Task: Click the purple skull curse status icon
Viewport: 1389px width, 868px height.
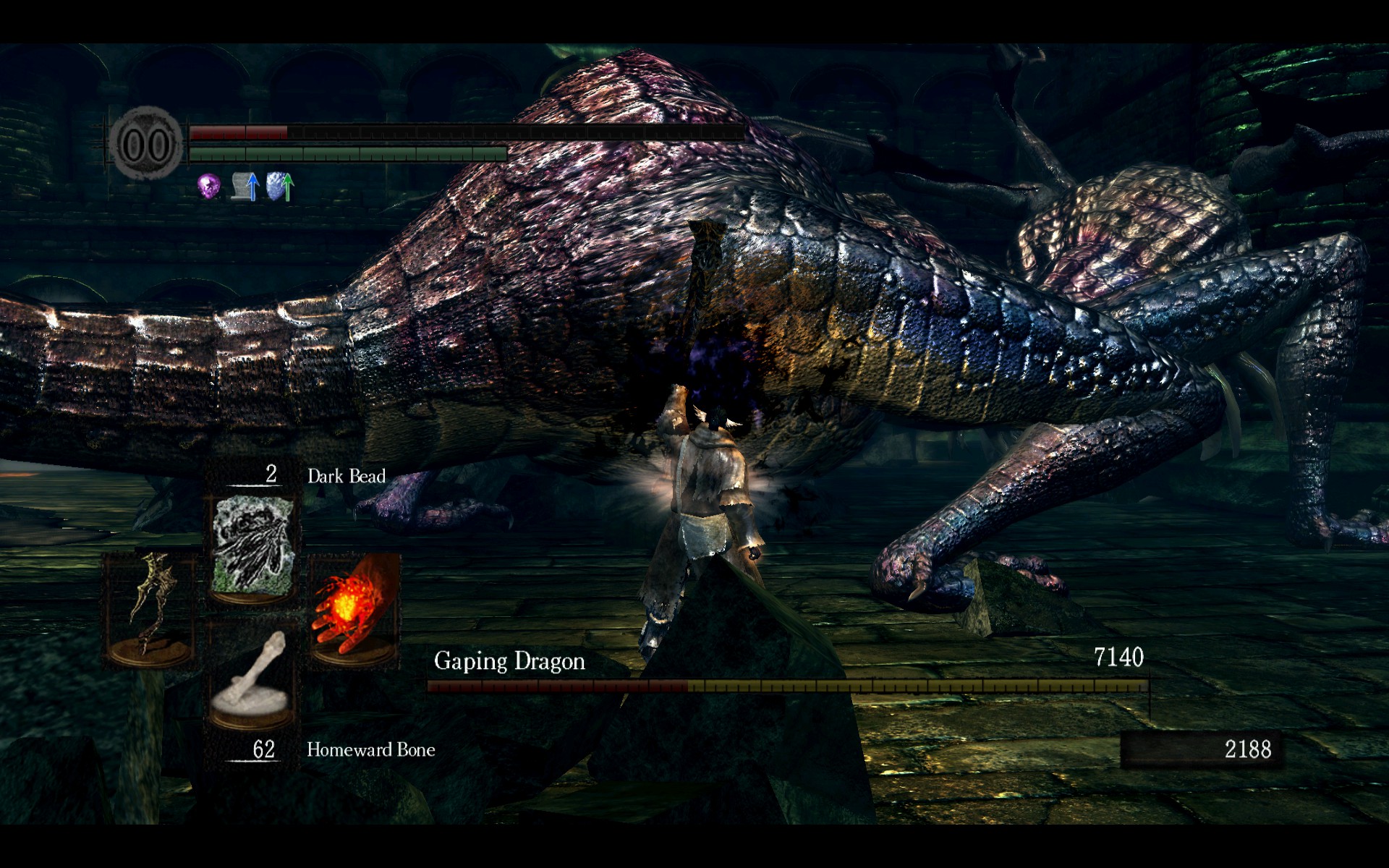Action: [209, 187]
